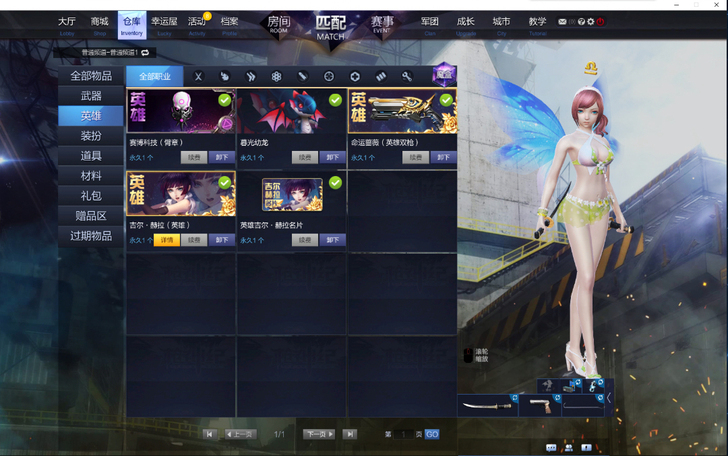Show the 道具 items category

click(x=91, y=156)
